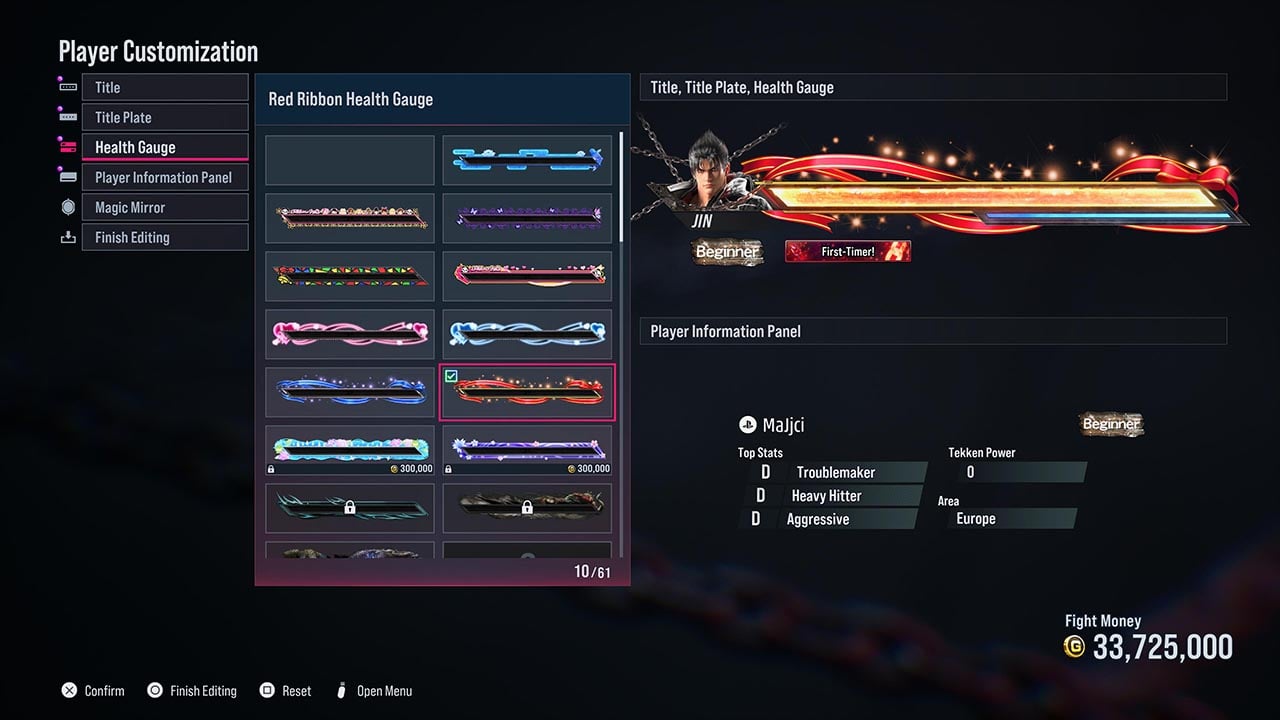Screen dimensions: 1280x720
Task: Select the purple butterfly health gauge
Action: (x=527, y=218)
